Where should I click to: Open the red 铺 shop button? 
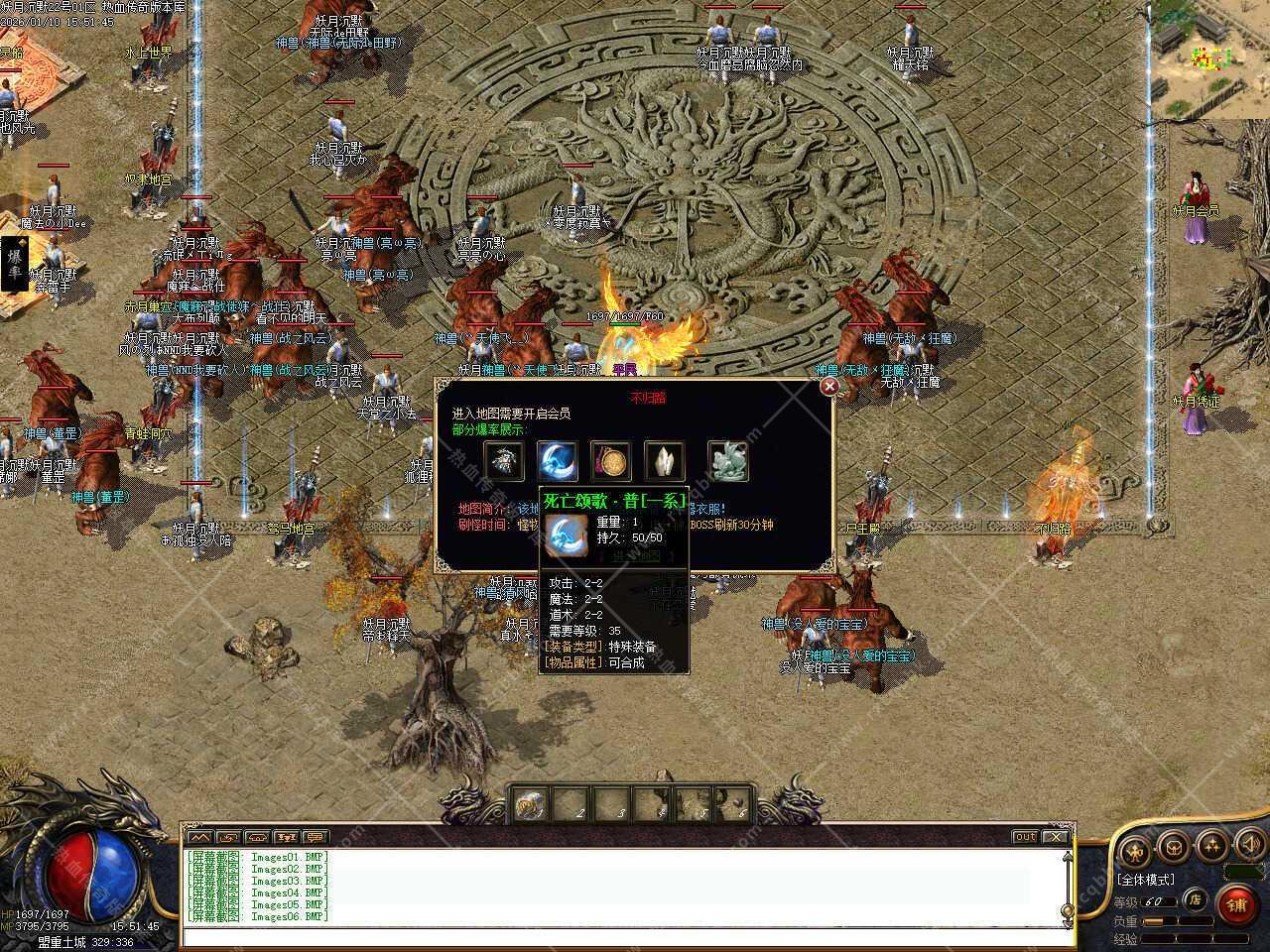1236,903
